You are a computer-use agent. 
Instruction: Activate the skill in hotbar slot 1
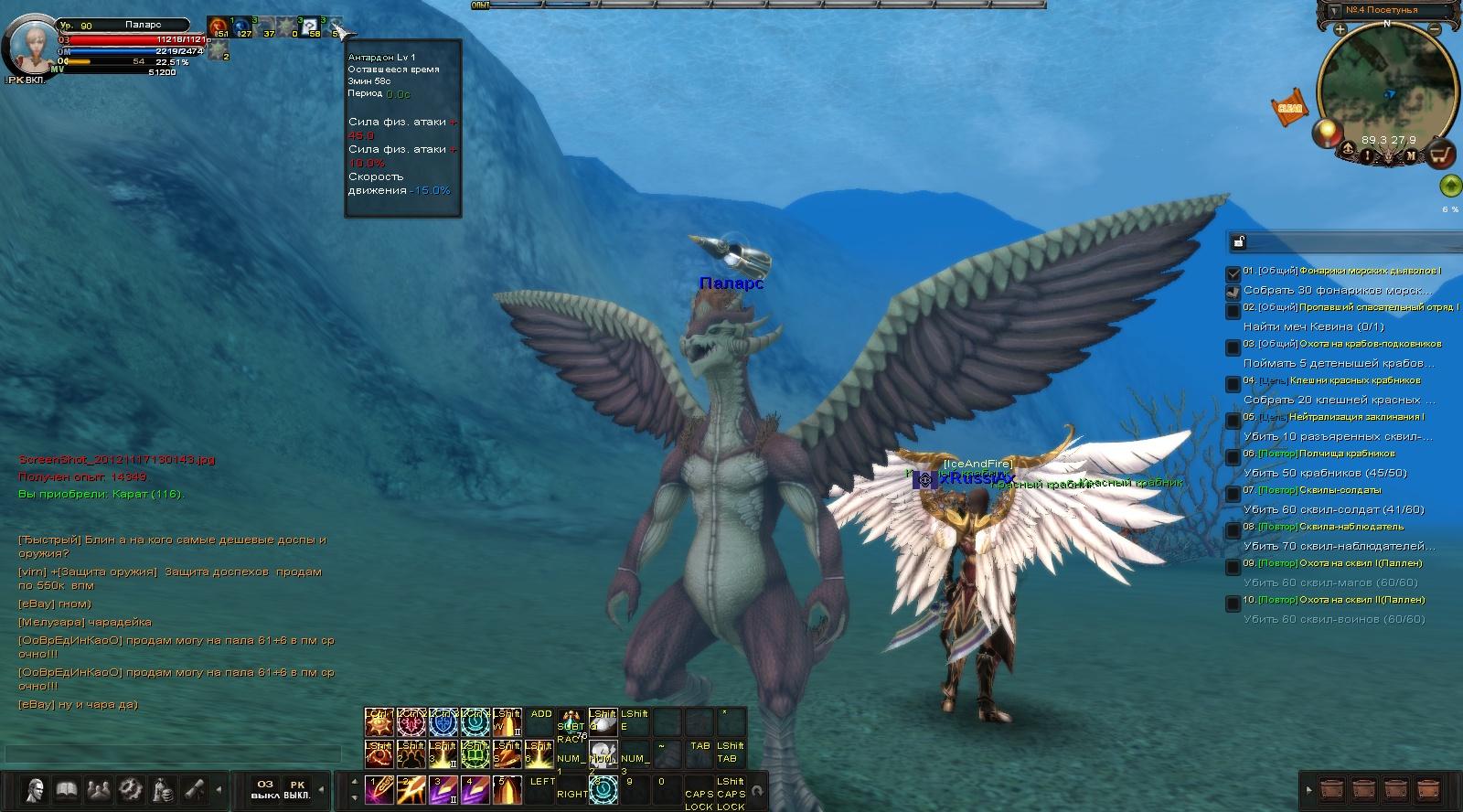[x=379, y=789]
